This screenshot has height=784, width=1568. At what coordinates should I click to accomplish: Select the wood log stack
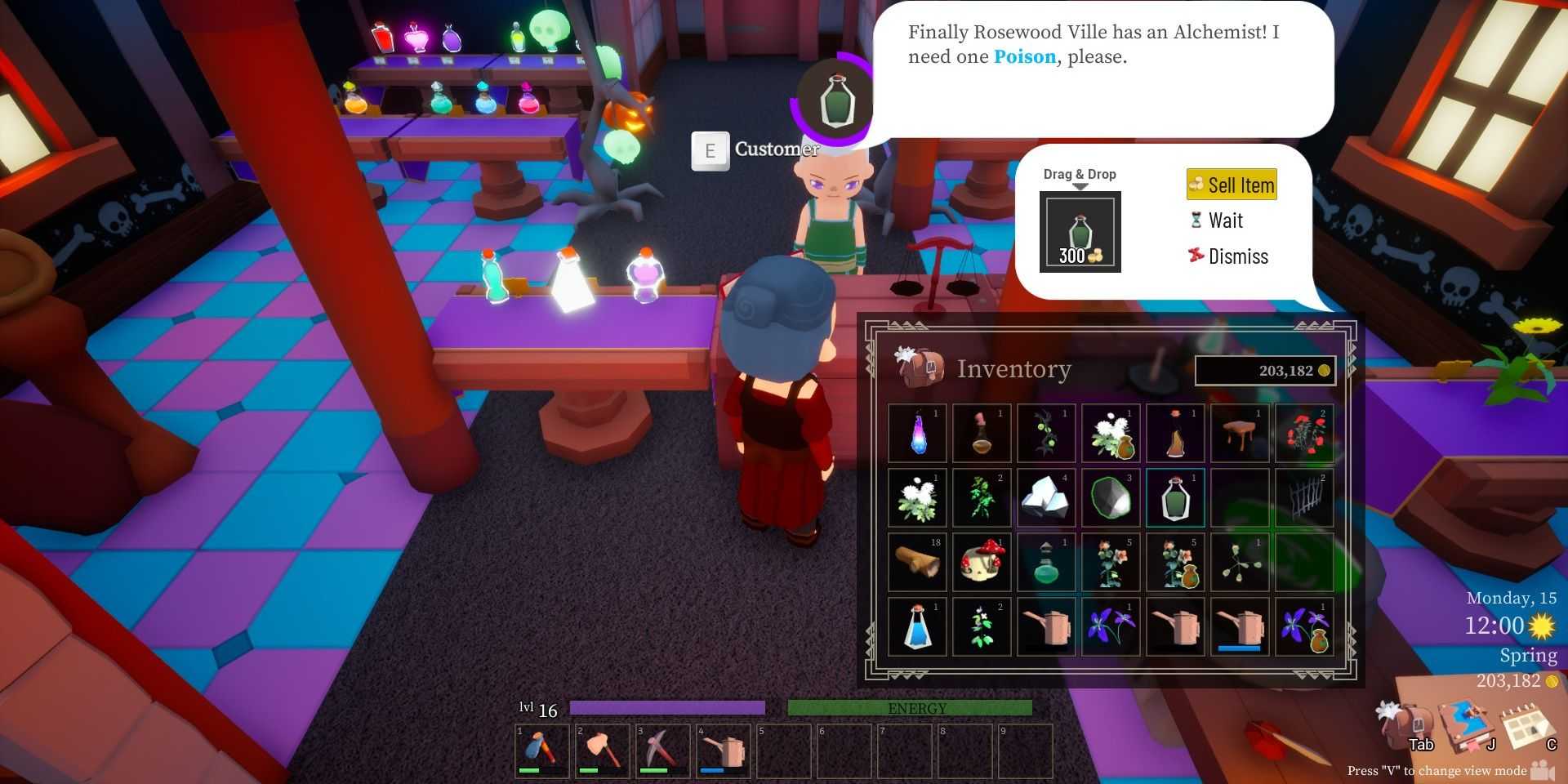pos(918,562)
